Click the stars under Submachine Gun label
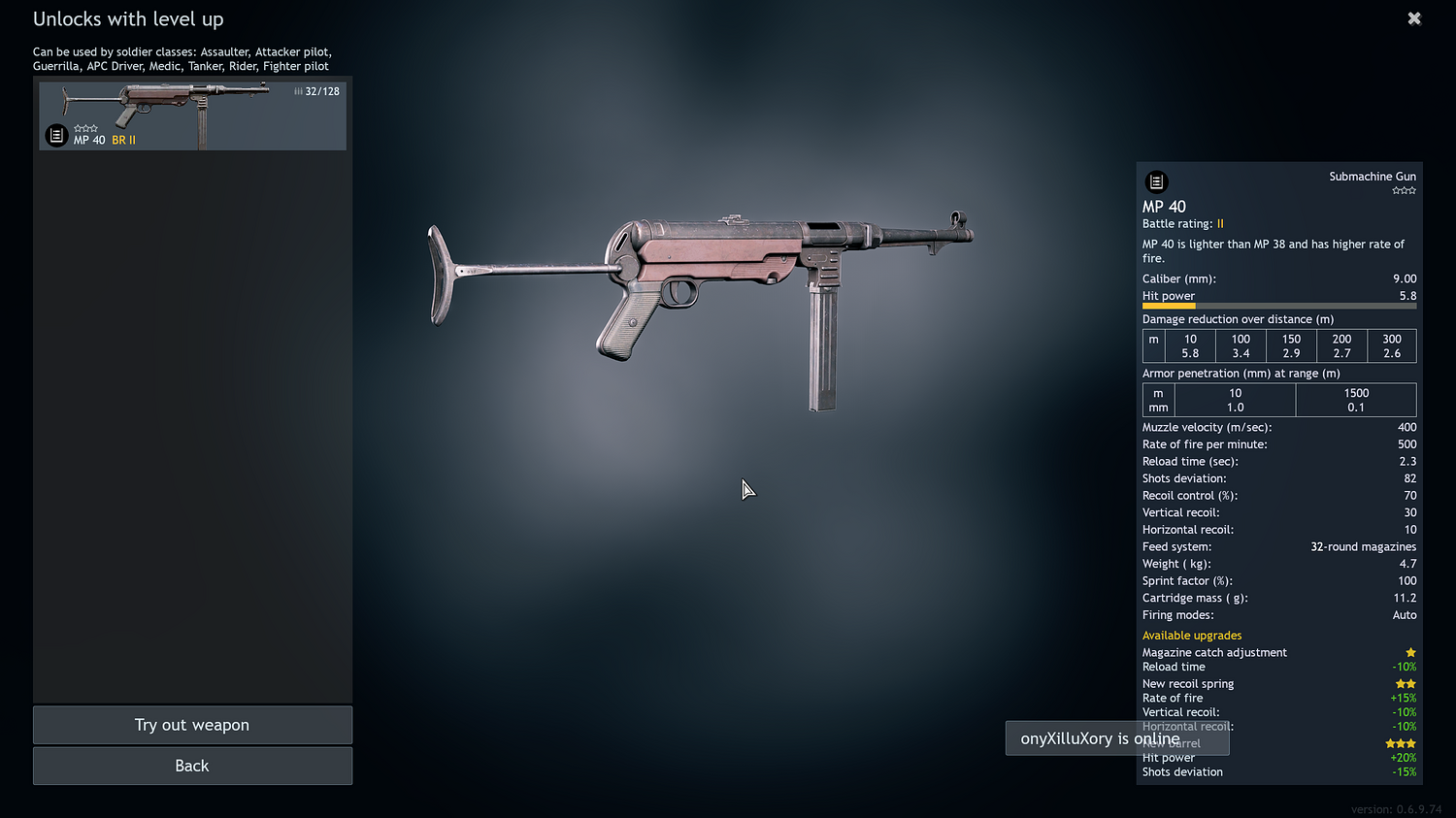This screenshot has width=1456, height=818. pyautogui.click(x=1405, y=190)
